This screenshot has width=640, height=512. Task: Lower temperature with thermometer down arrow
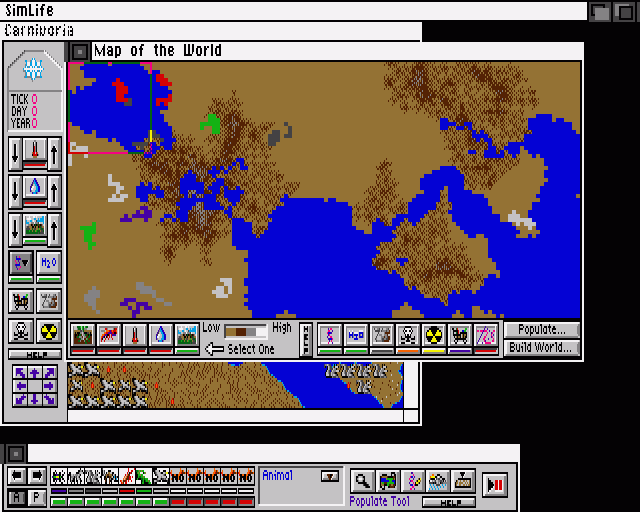tap(15, 154)
